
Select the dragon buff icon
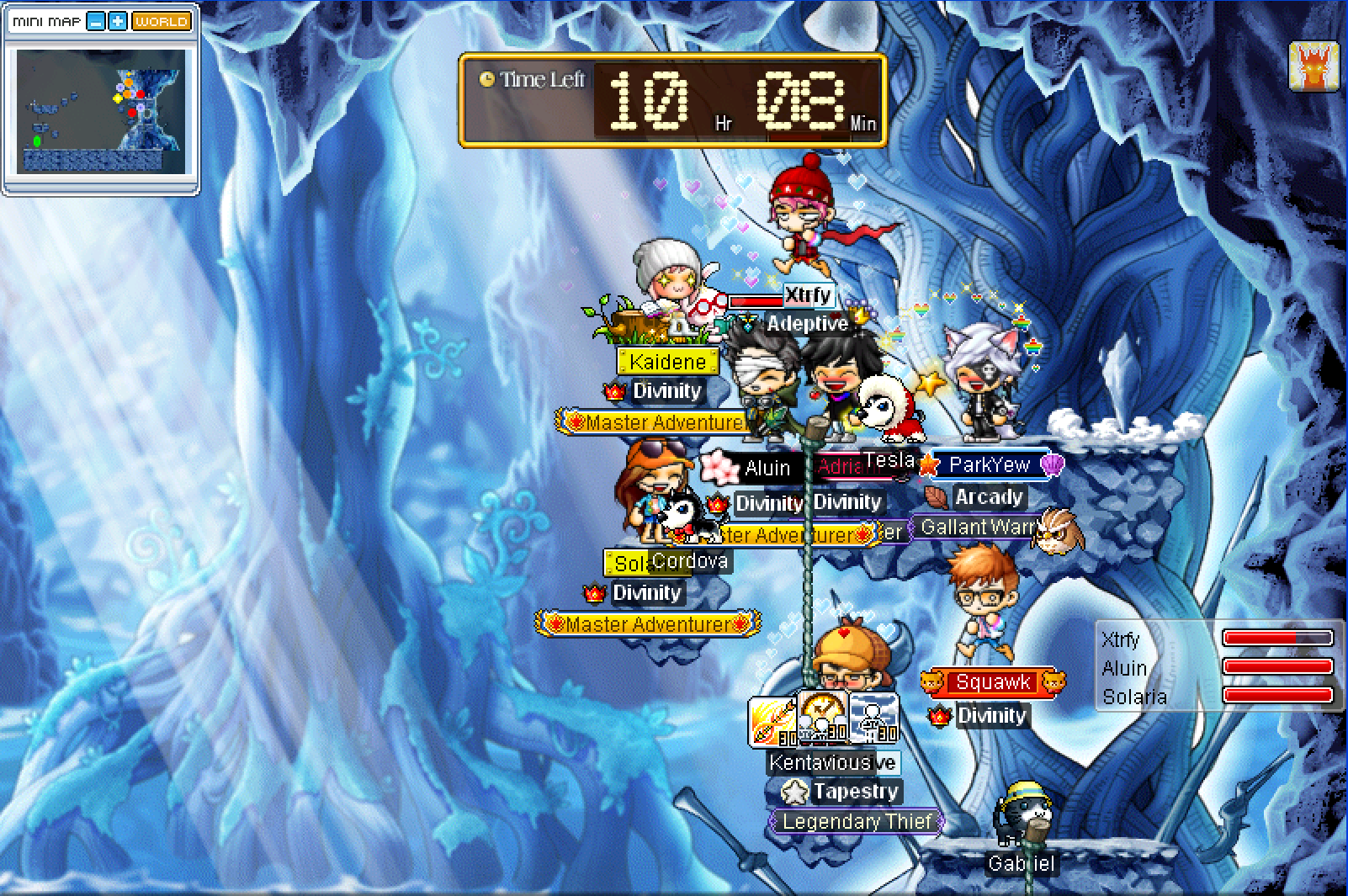pos(1314,66)
